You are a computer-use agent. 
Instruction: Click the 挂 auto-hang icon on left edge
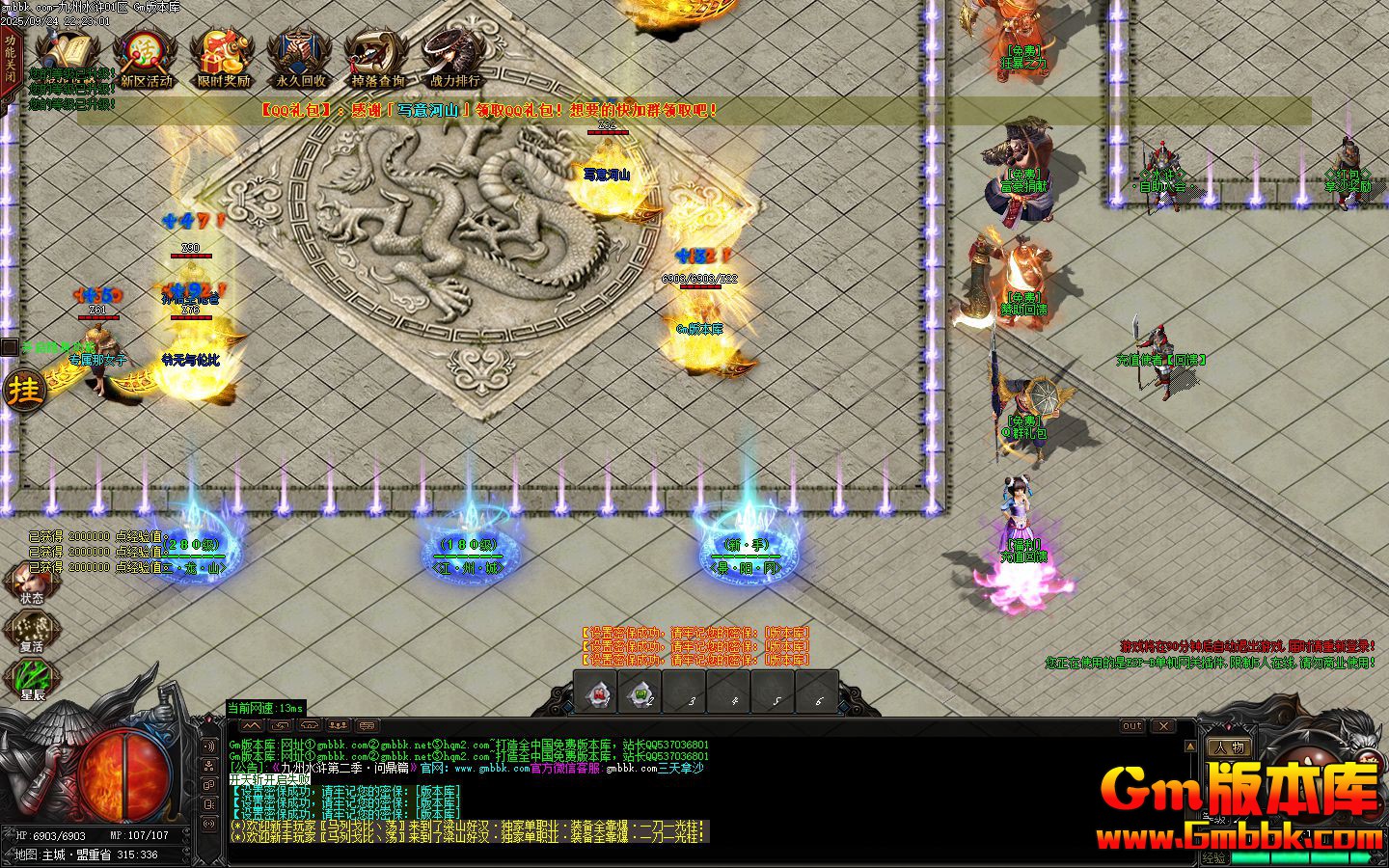[23, 391]
